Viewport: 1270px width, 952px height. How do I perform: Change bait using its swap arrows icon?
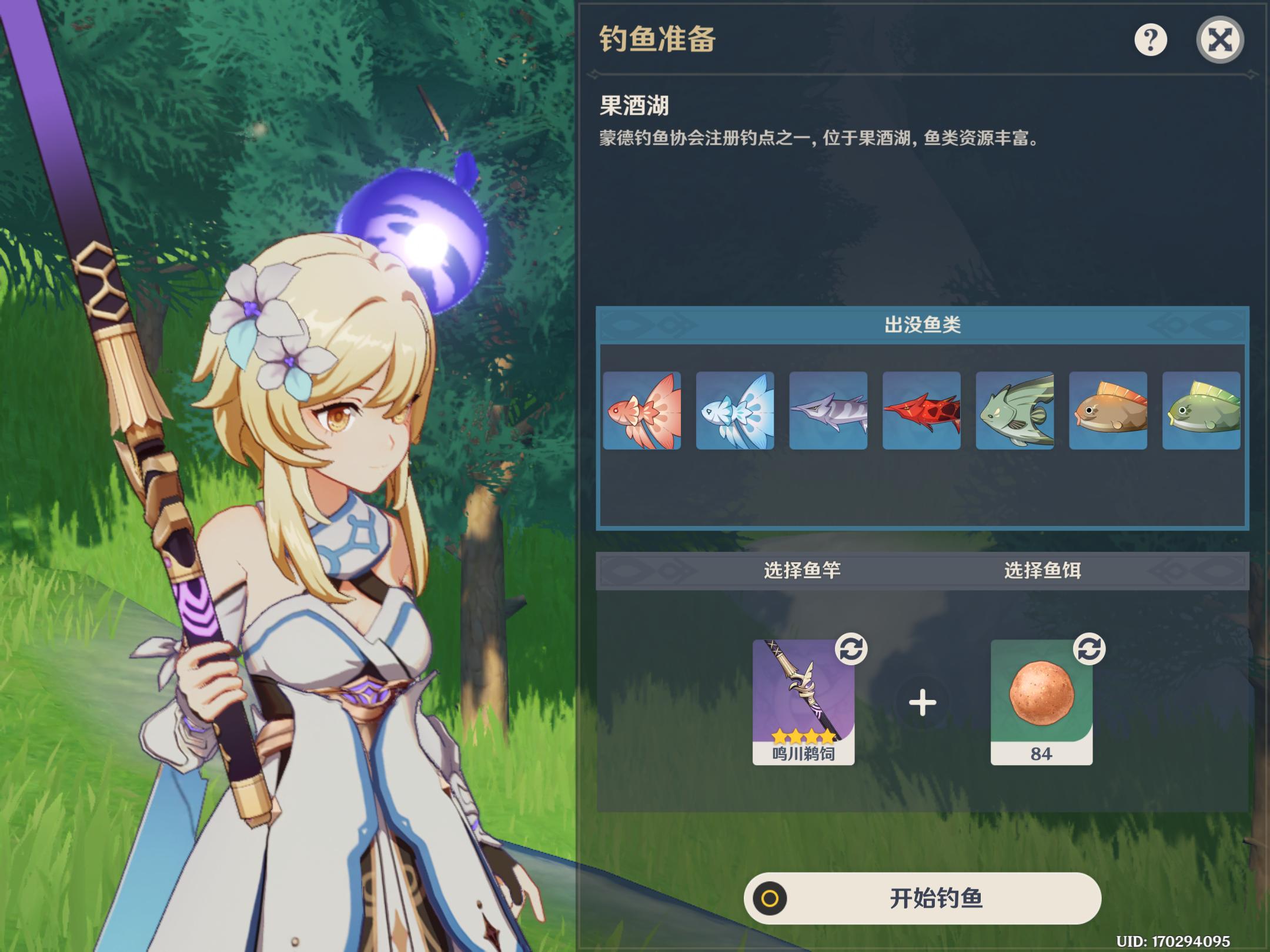point(1089,649)
